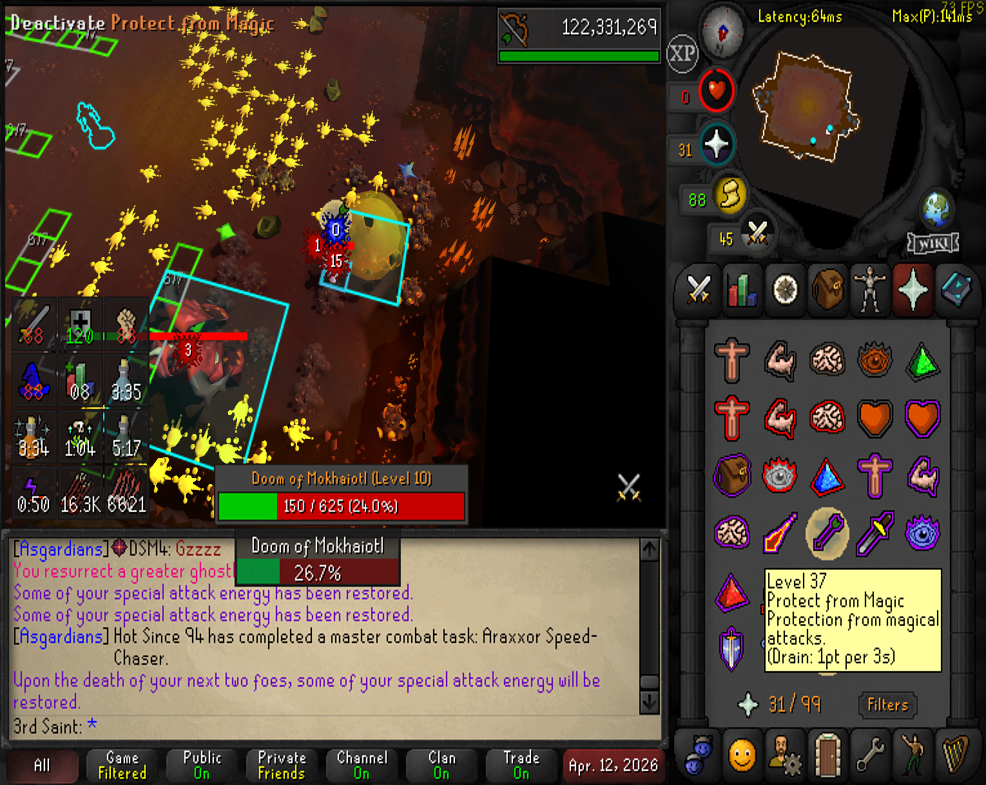
Task: Click the Wiki lookup button
Action: (x=933, y=243)
